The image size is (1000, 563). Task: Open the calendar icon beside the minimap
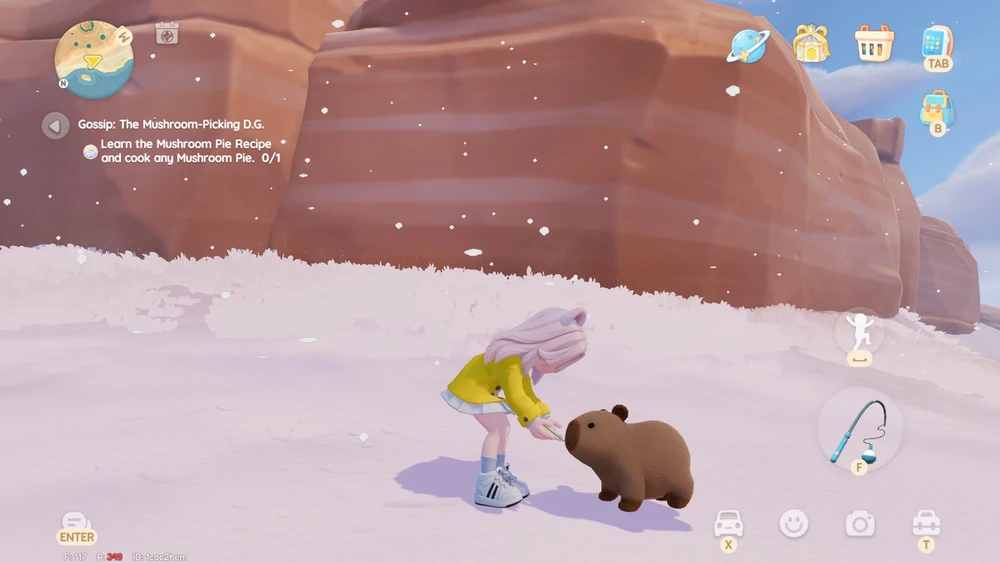click(x=167, y=33)
